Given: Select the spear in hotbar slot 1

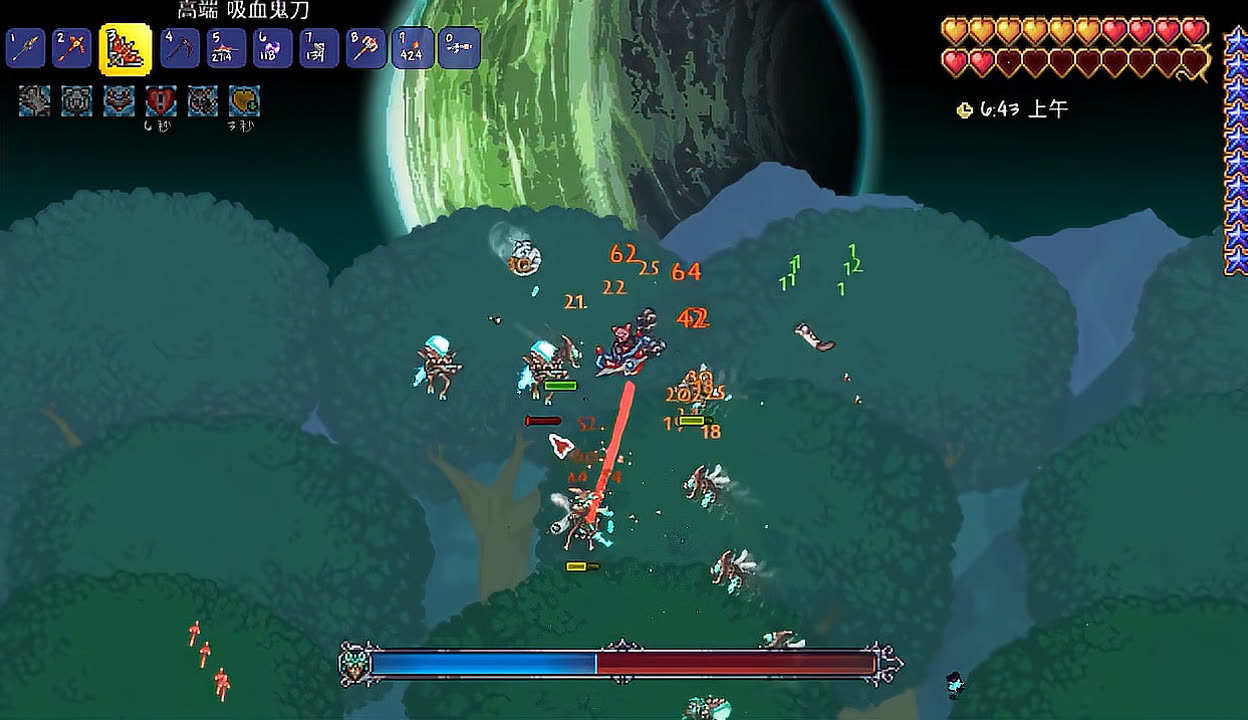Looking at the screenshot, I should [x=25, y=48].
